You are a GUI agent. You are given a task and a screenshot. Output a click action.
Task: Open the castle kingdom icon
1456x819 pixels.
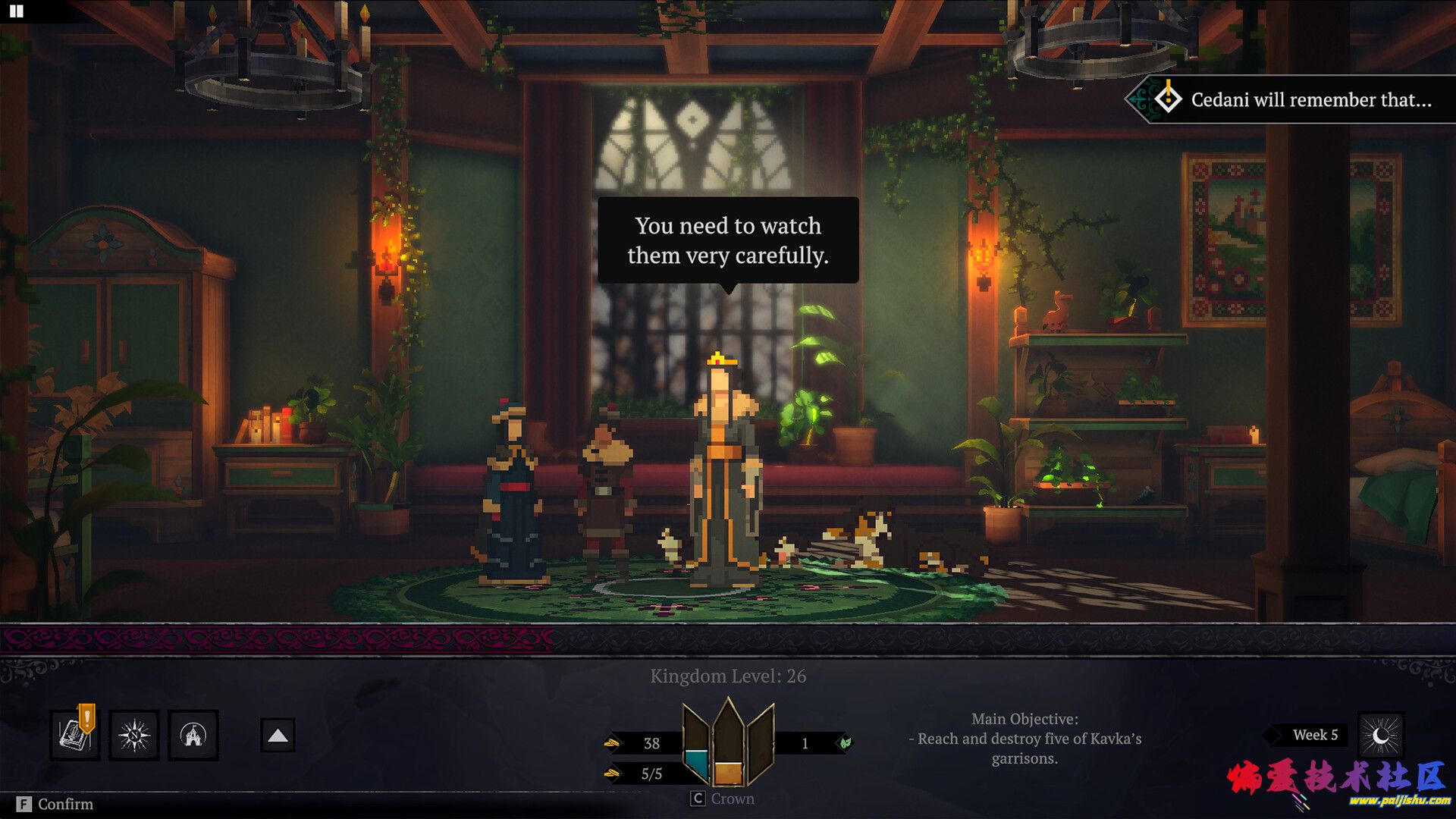(193, 735)
